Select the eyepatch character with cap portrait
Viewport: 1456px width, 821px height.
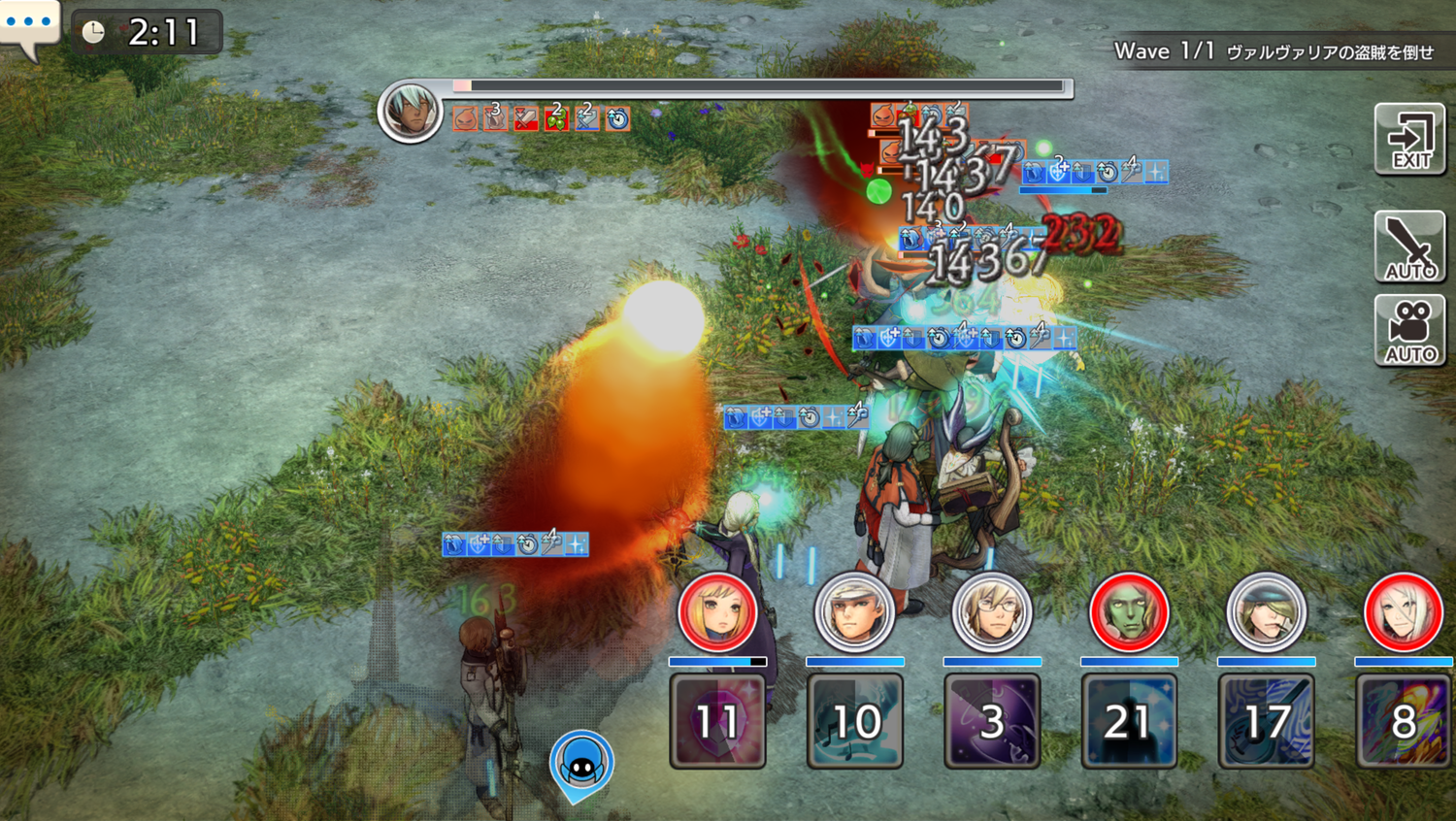[x=1266, y=612]
